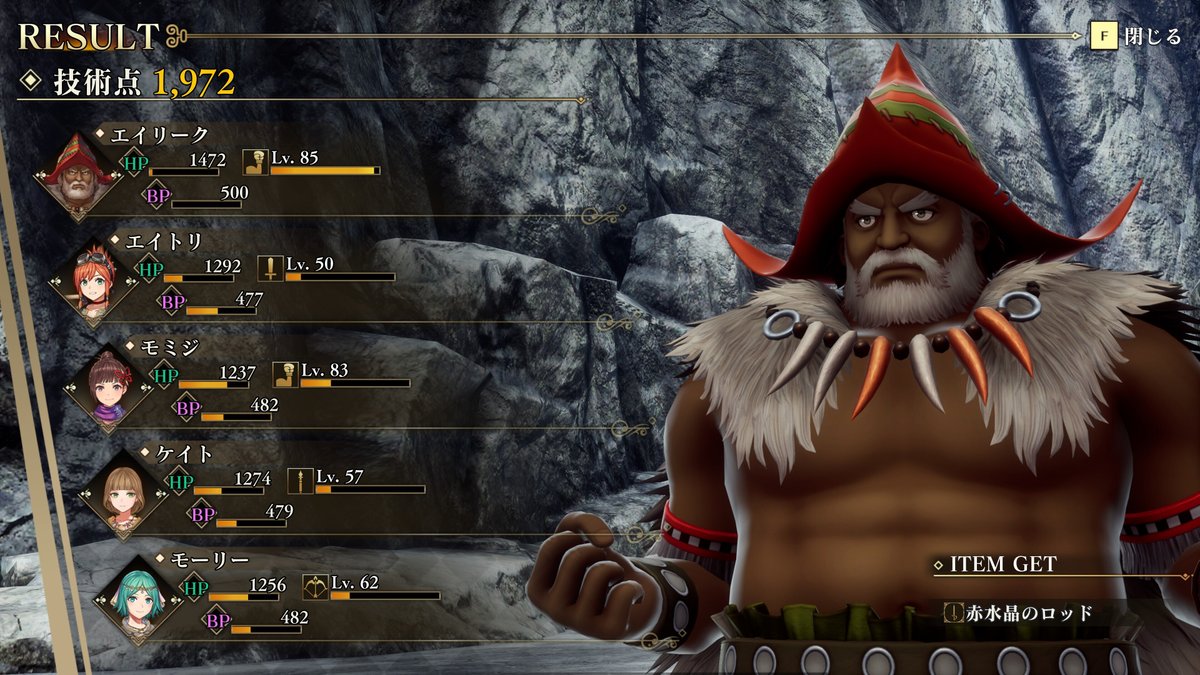Click ケイト's character portrait
This screenshot has height=675, width=1200.
pyautogui.click(x=127, y=493)
